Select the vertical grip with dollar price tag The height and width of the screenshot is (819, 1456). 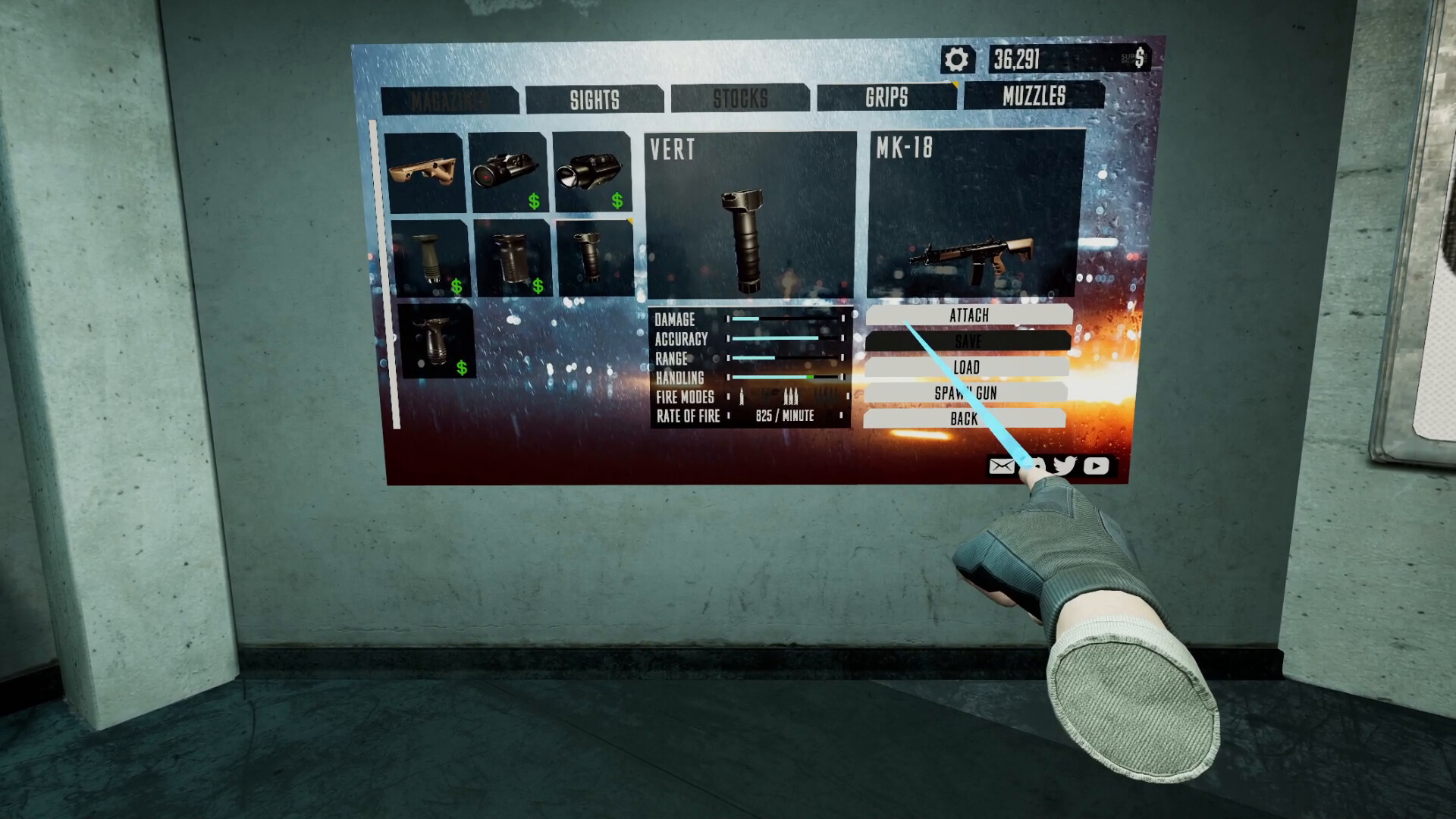[x=427, y=258]
